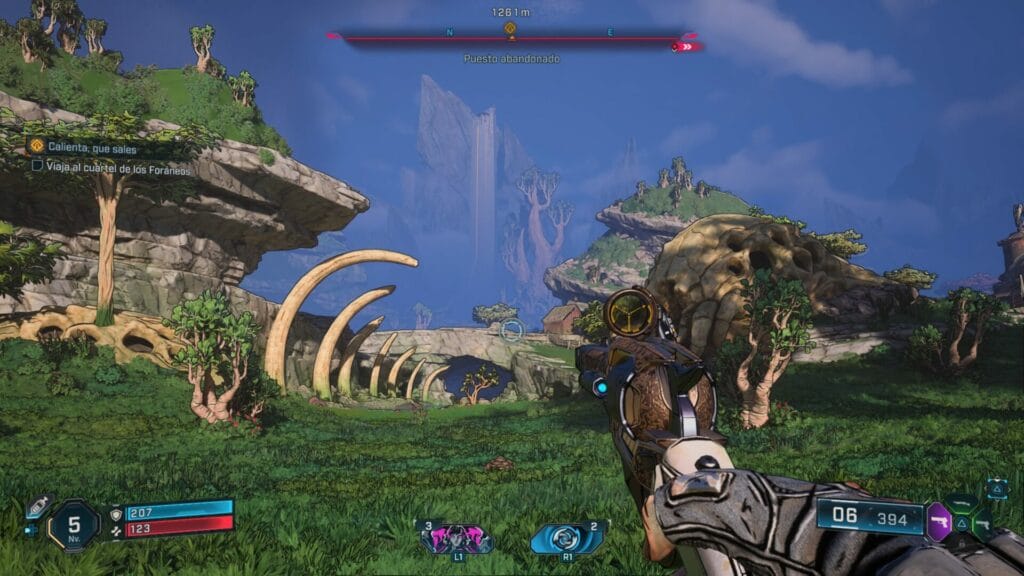Select the quest marker on the compass bar
This screenshot has width=1024, height=576.
(x=510, y=28)
